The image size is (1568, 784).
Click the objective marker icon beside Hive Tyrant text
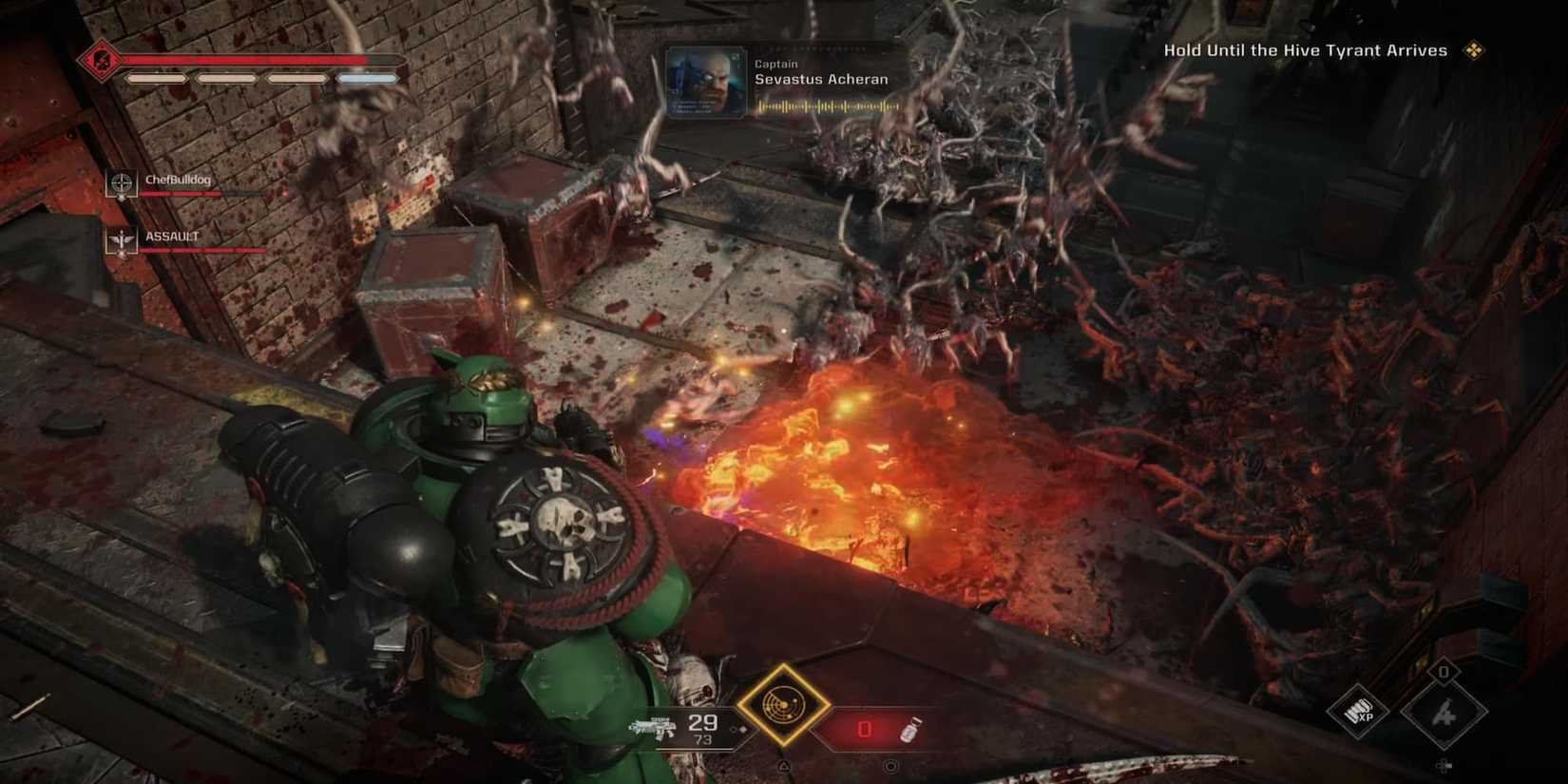coord(1476,49)
